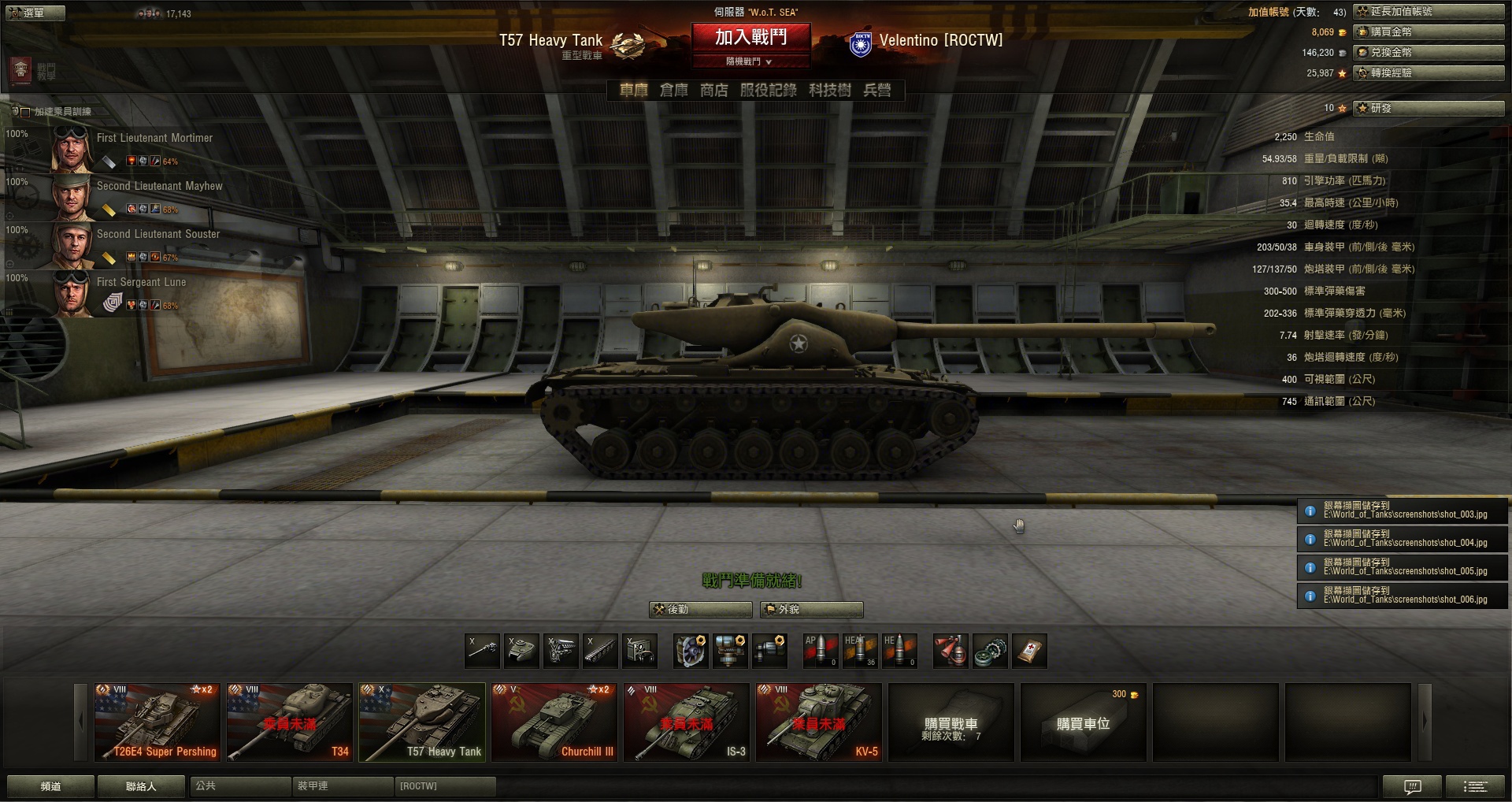Open the 科技樹 tech tree tab
Viewport: 1512px width, 802px height.
[829, 91]
